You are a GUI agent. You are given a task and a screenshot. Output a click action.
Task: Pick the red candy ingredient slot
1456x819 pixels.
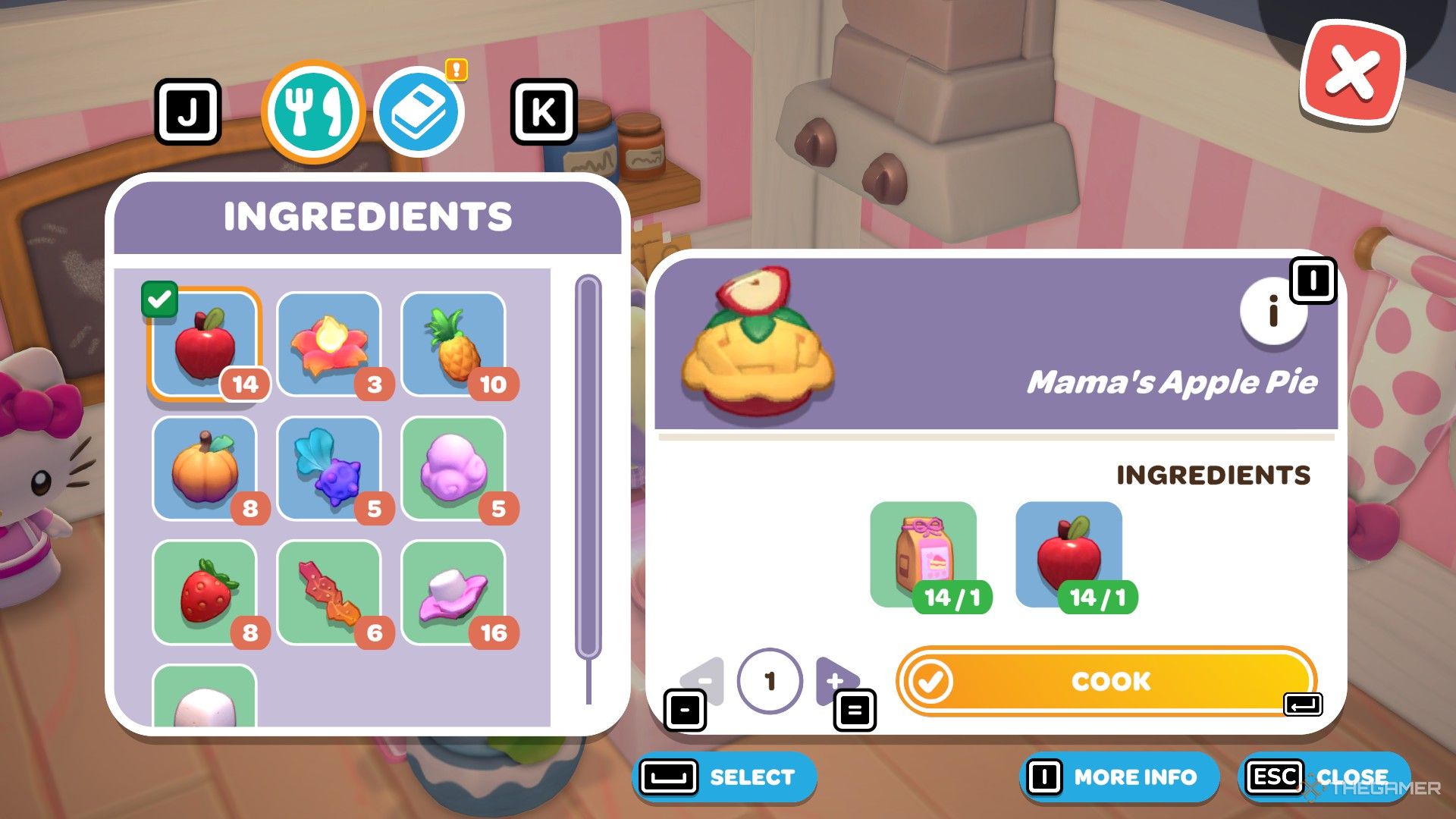pos(329,593)
